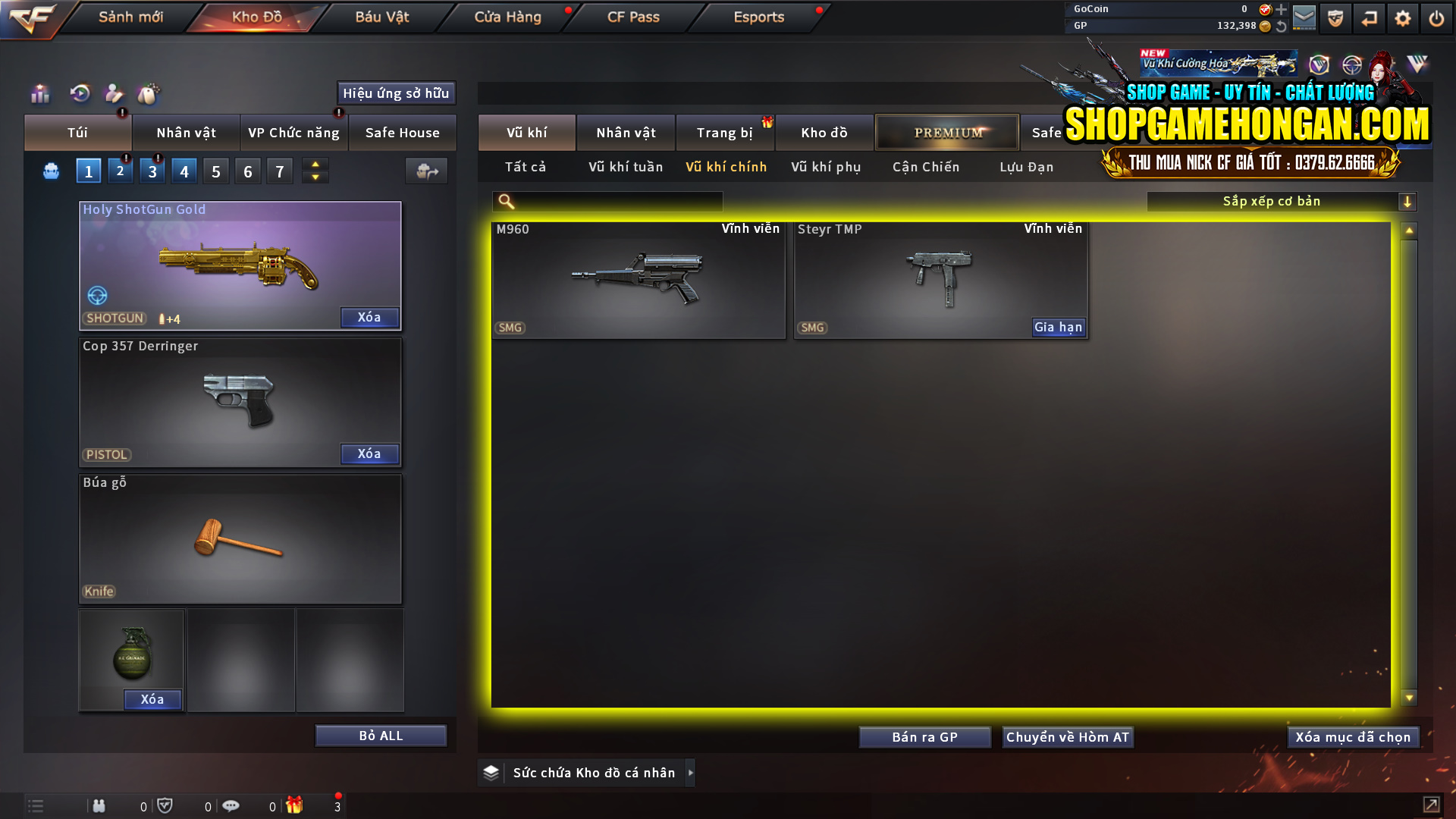Open the Vũ khí phụ category tab
The image size is (1456, 819).
[x=825, y=167]
